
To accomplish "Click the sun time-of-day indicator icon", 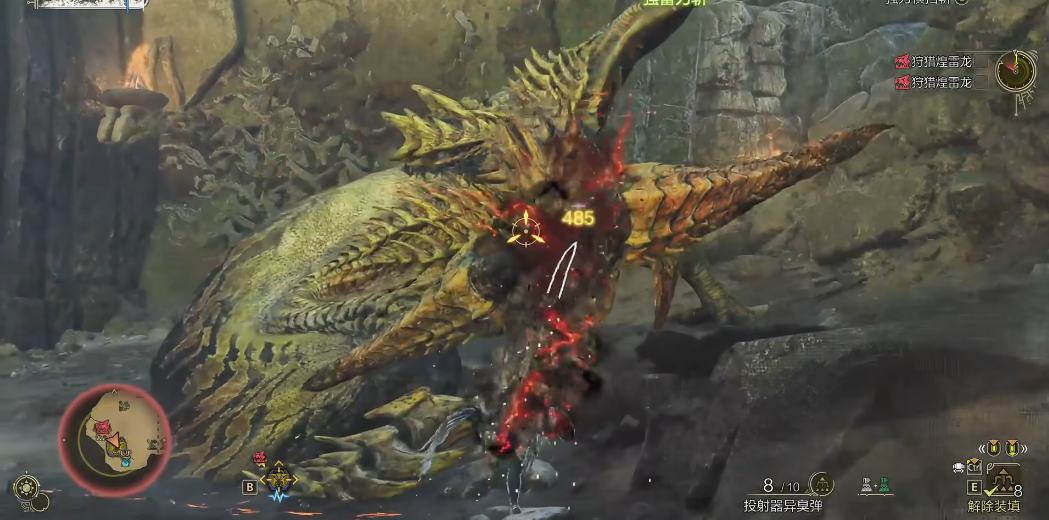I will (26, 488).
